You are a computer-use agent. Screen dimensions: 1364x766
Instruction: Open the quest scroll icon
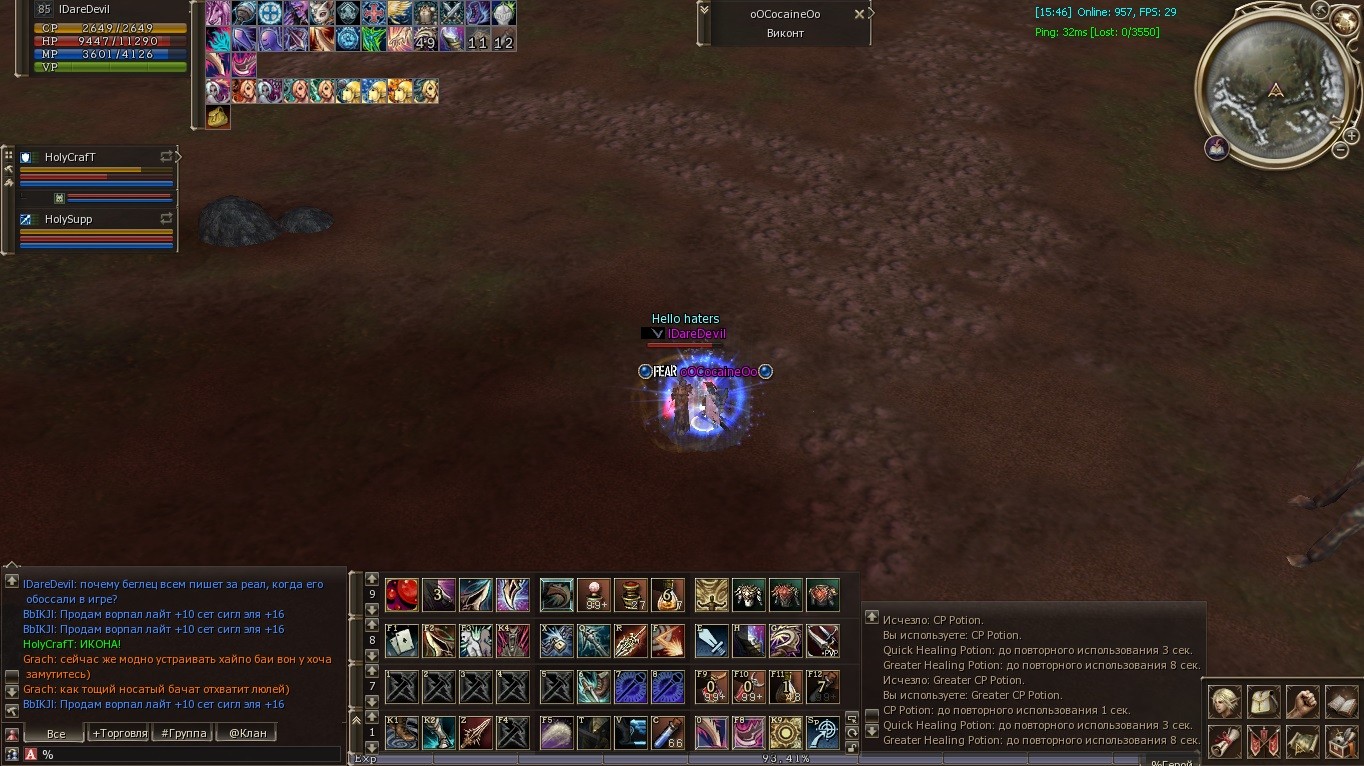tap(1225, 741)
